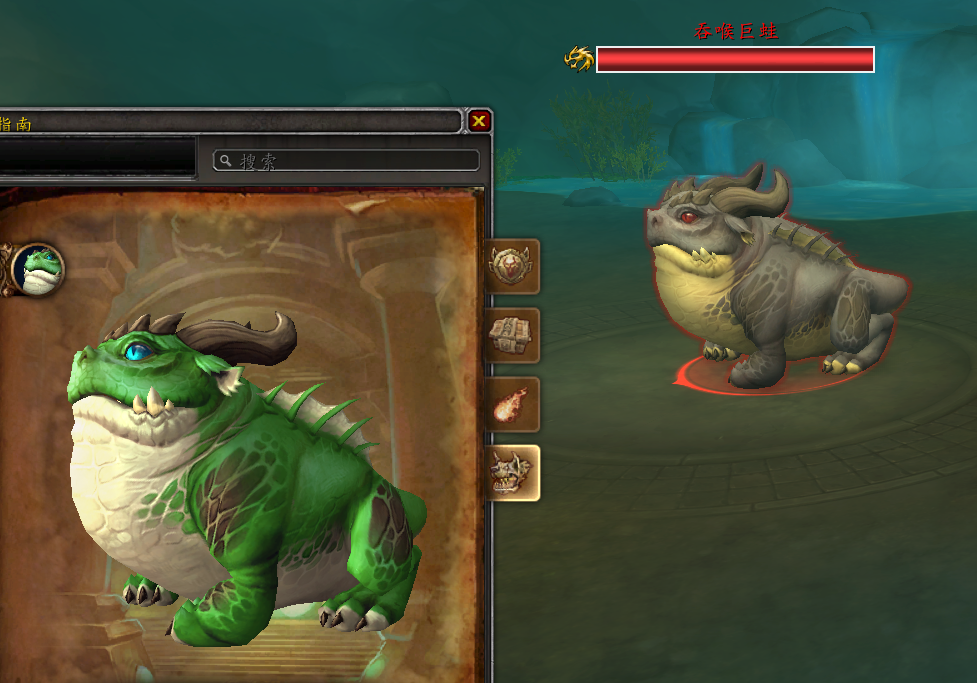Select the skull model tab
Screen dimensions: 977x683
pos(511,473)
